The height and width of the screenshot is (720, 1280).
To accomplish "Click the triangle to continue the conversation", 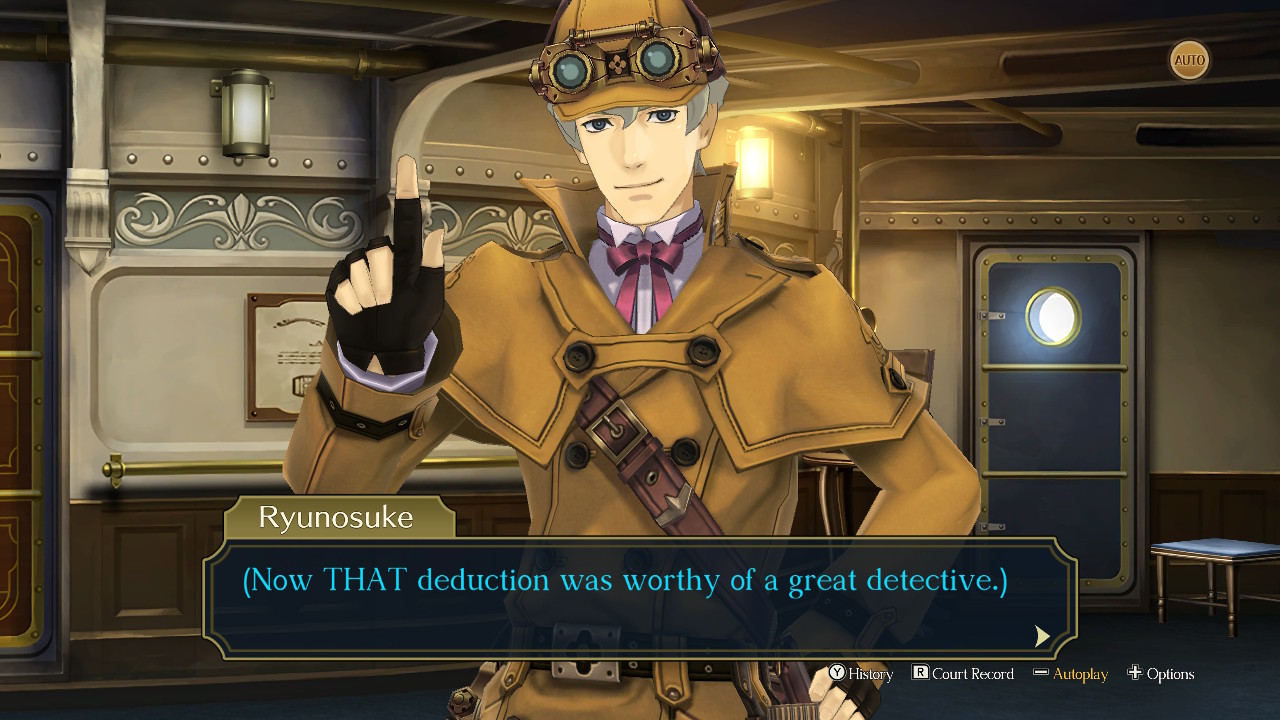I will pos(1042,636).
